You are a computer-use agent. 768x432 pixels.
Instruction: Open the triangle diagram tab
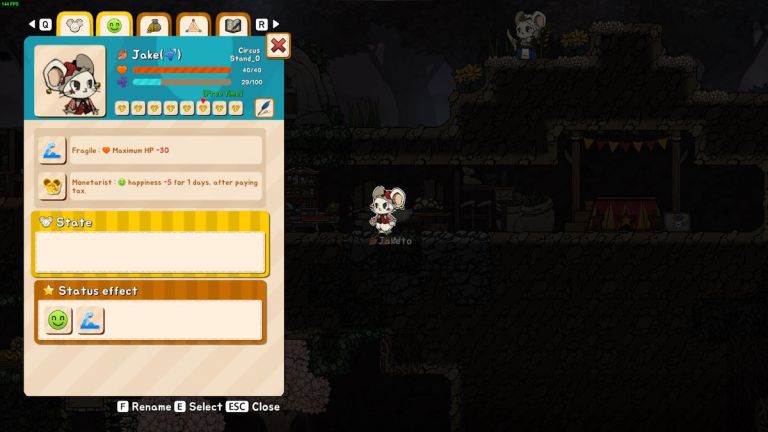pos(194,25)
